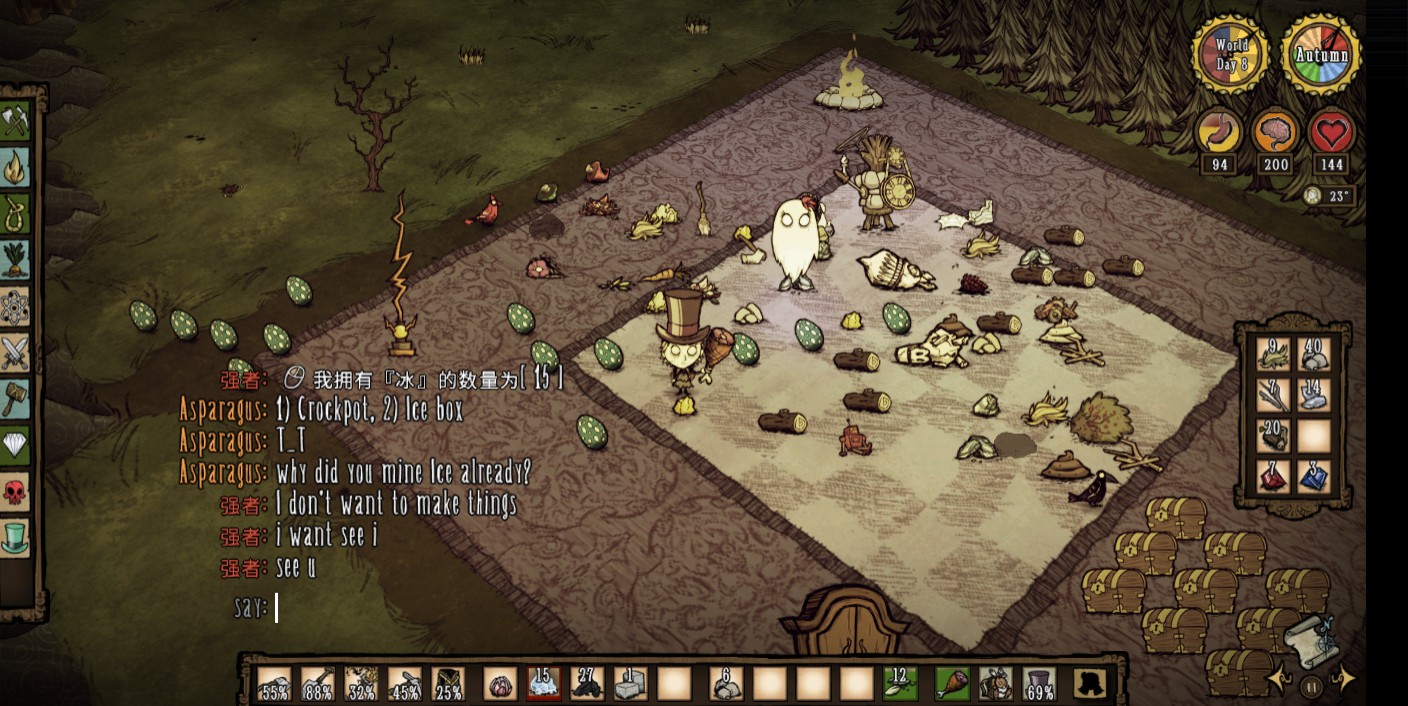The height and width of the screenshot is (706, 1408).
Task: Focus the chat say input field
Action: [x=400, y=608]
